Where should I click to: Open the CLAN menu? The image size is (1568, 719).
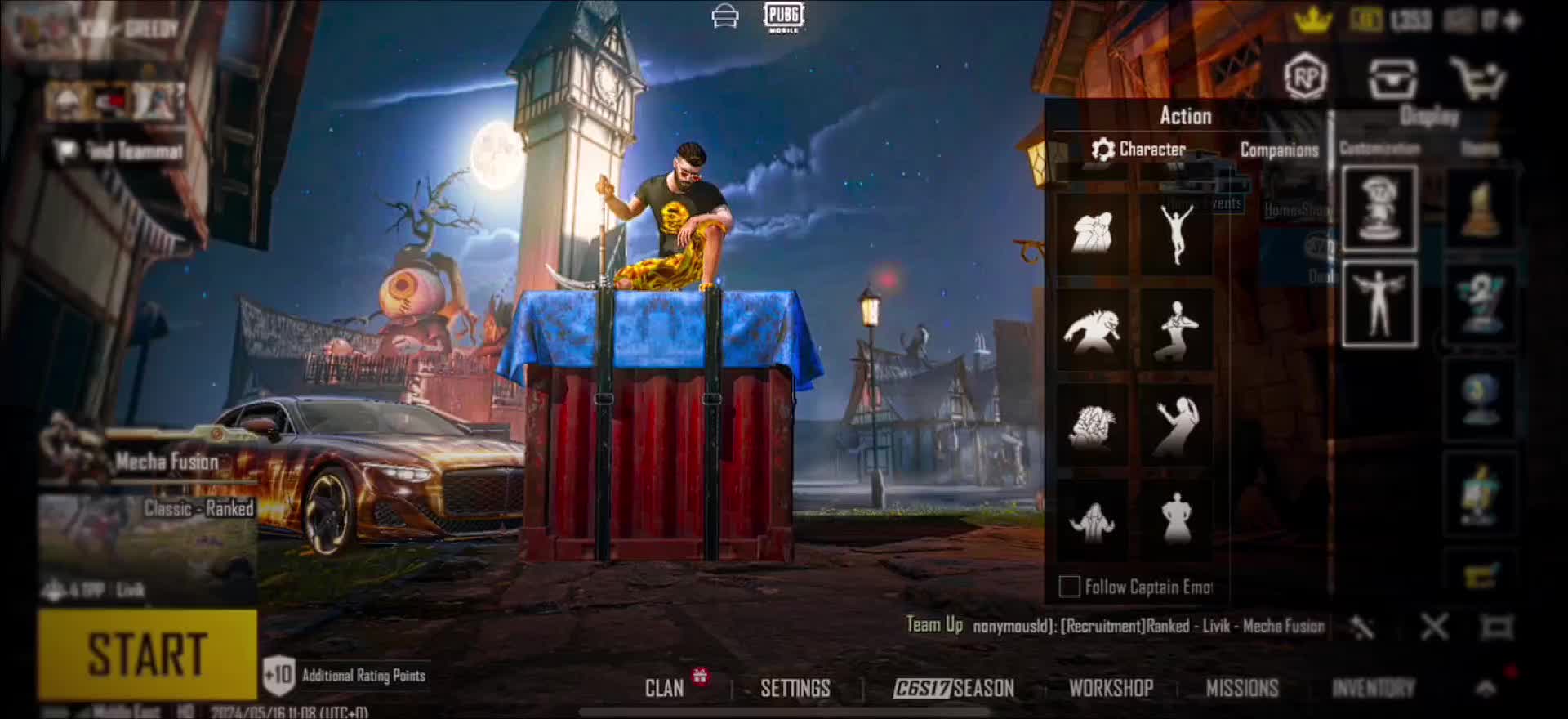coord(665,688)
